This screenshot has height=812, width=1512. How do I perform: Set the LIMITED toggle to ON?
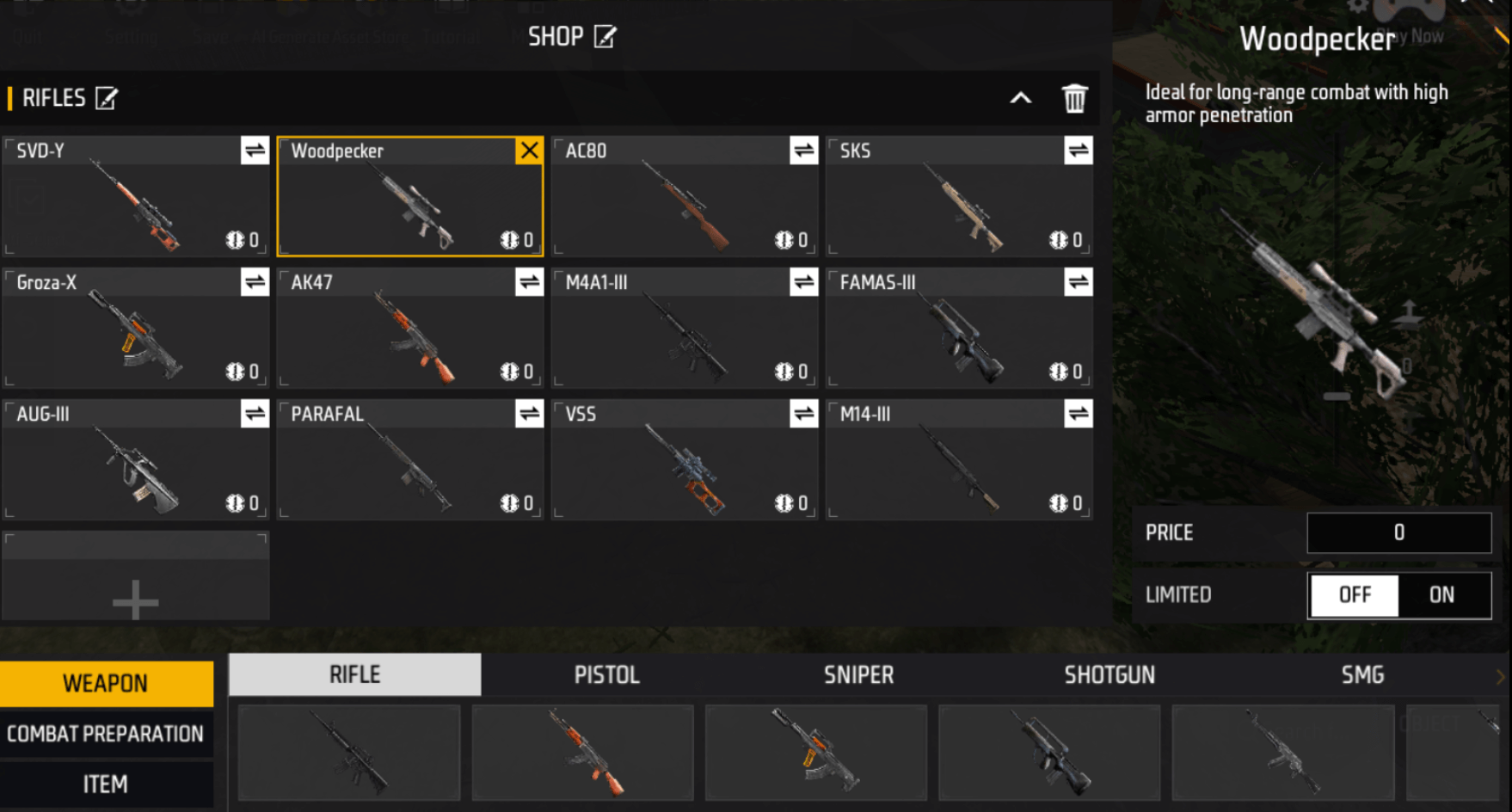click(1443, 594)
